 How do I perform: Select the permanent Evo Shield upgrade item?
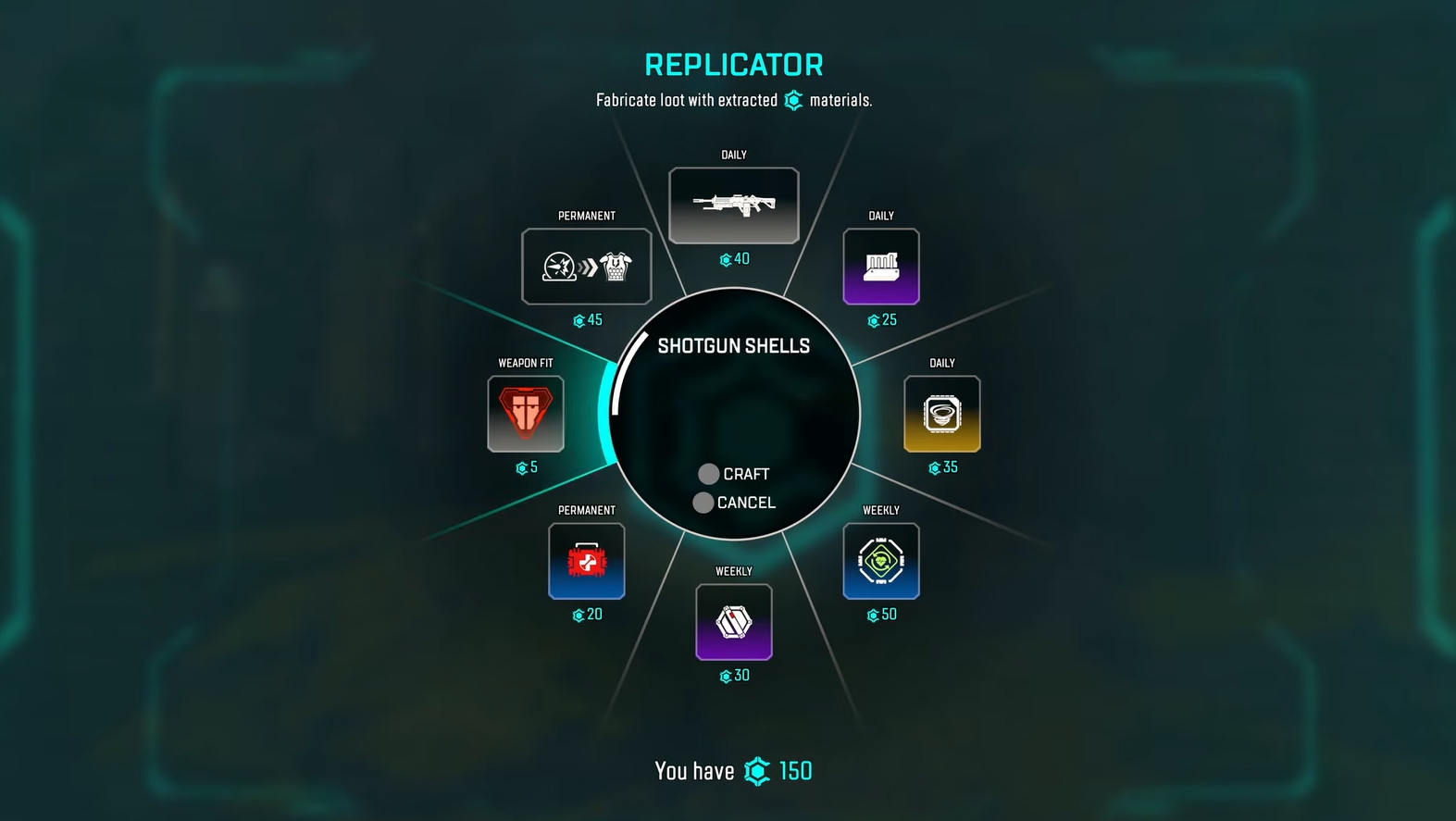pos(587,267)
